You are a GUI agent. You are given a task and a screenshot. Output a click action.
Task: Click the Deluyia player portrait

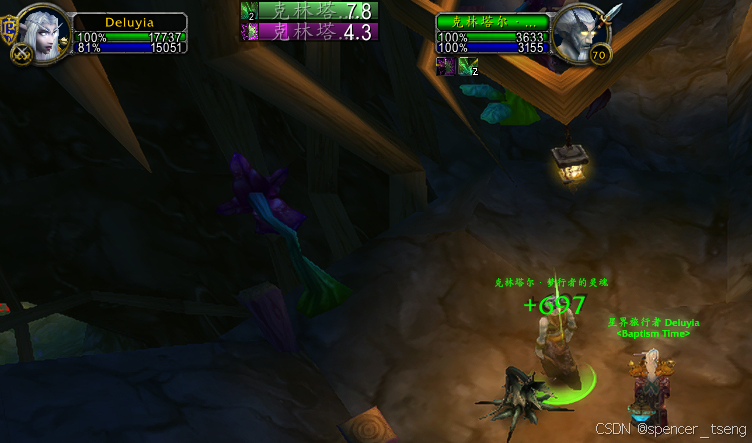point(45,35)
